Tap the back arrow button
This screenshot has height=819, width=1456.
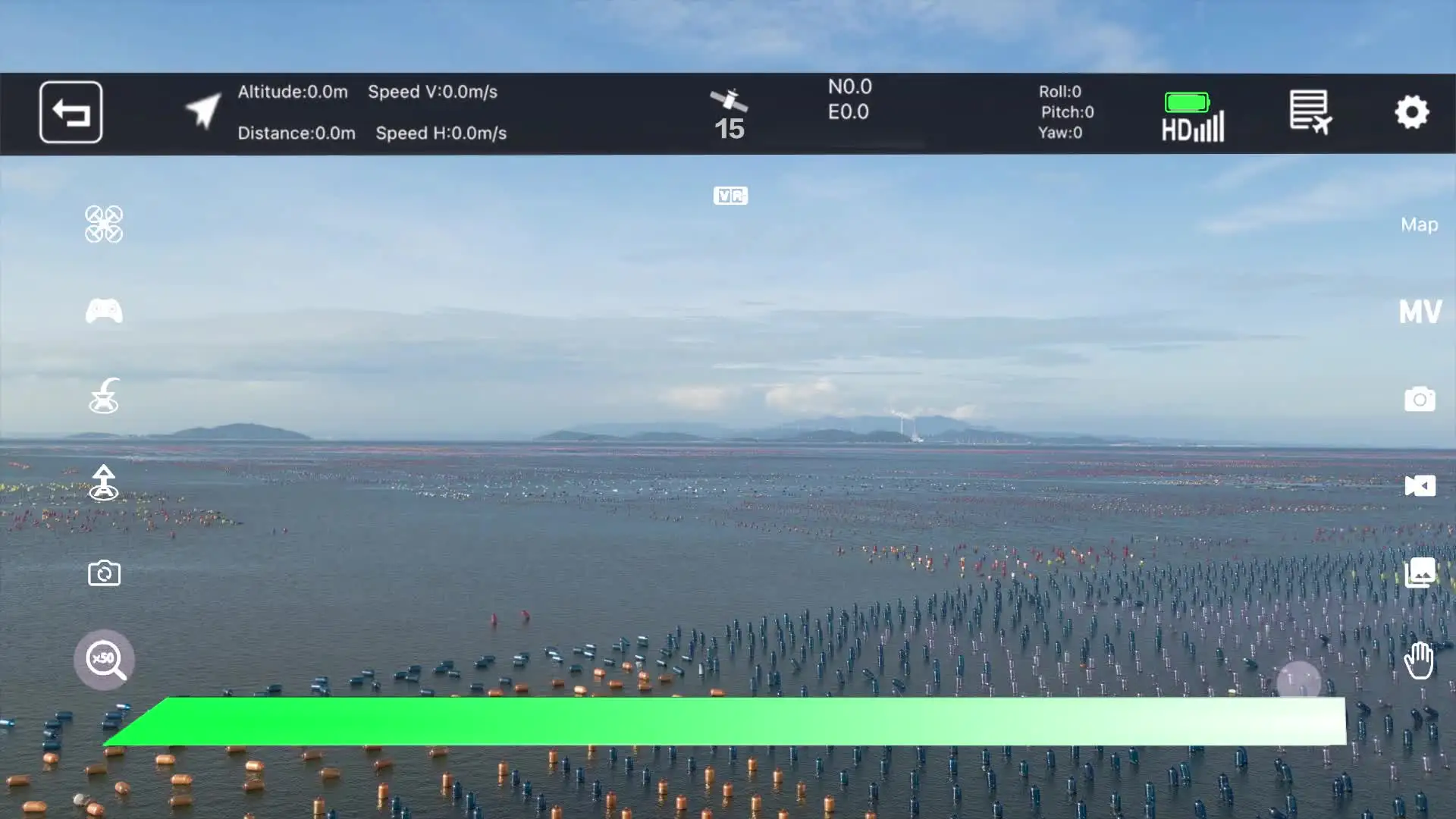71,112
